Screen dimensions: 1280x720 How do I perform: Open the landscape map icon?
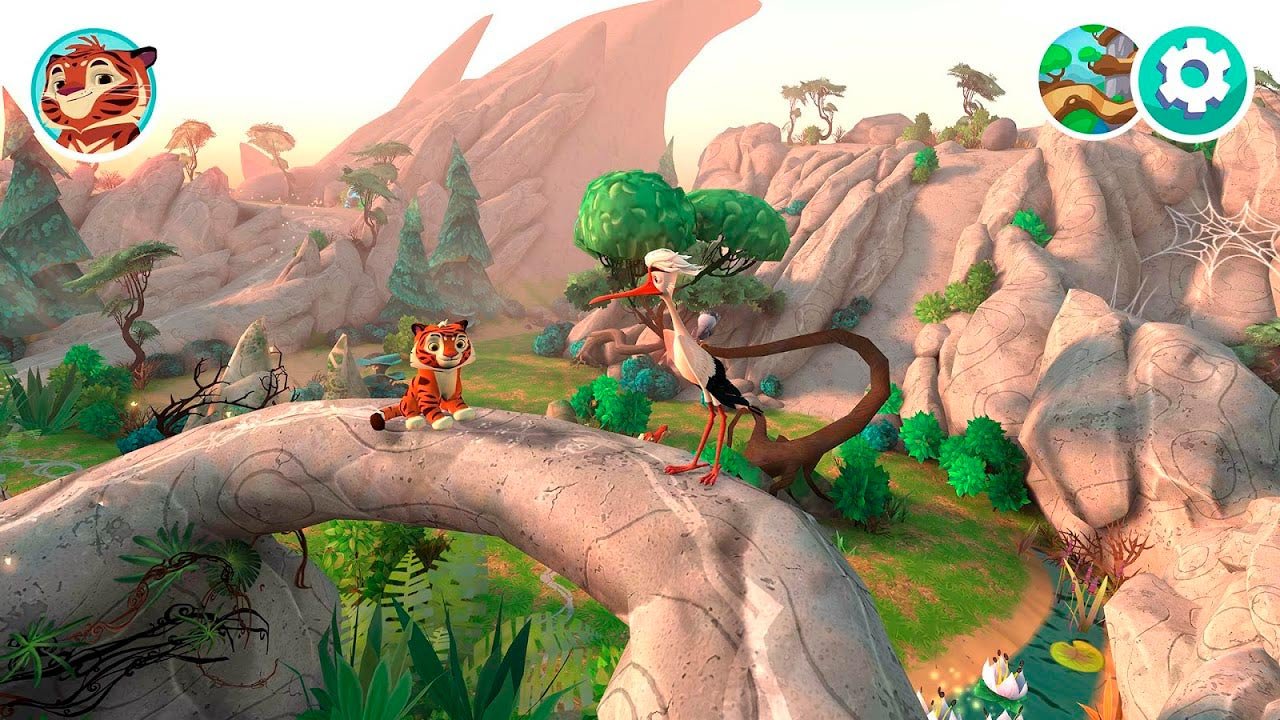(1088, 80)
